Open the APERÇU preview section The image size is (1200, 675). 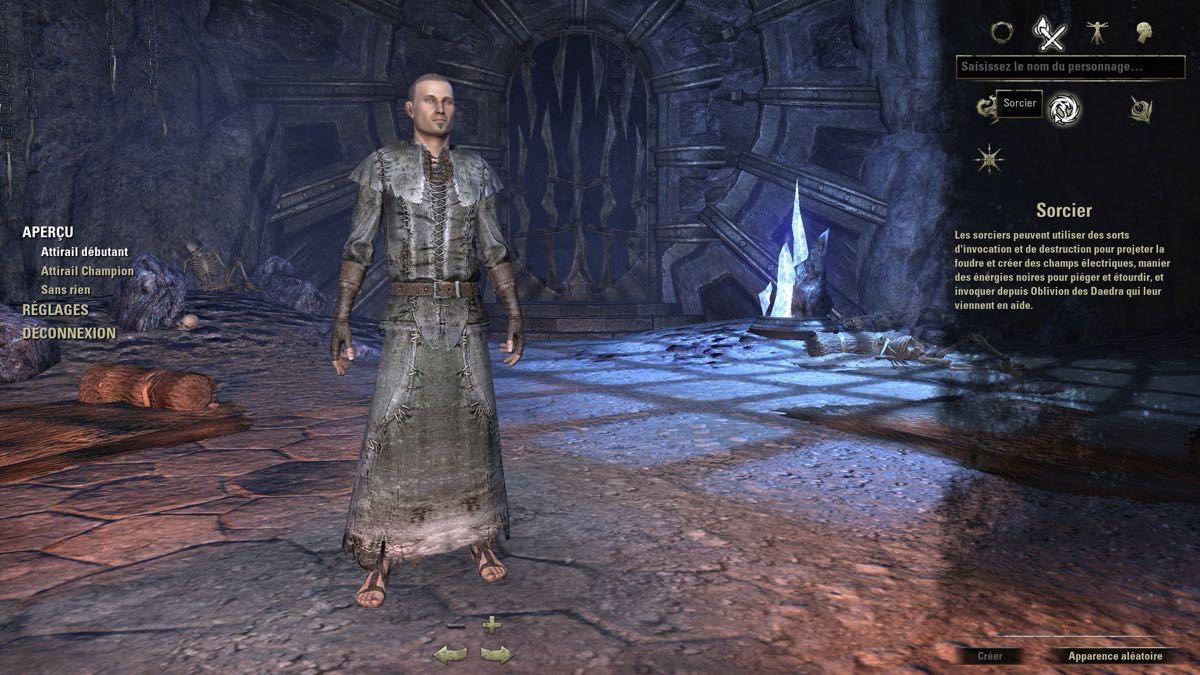click(48, 232)
